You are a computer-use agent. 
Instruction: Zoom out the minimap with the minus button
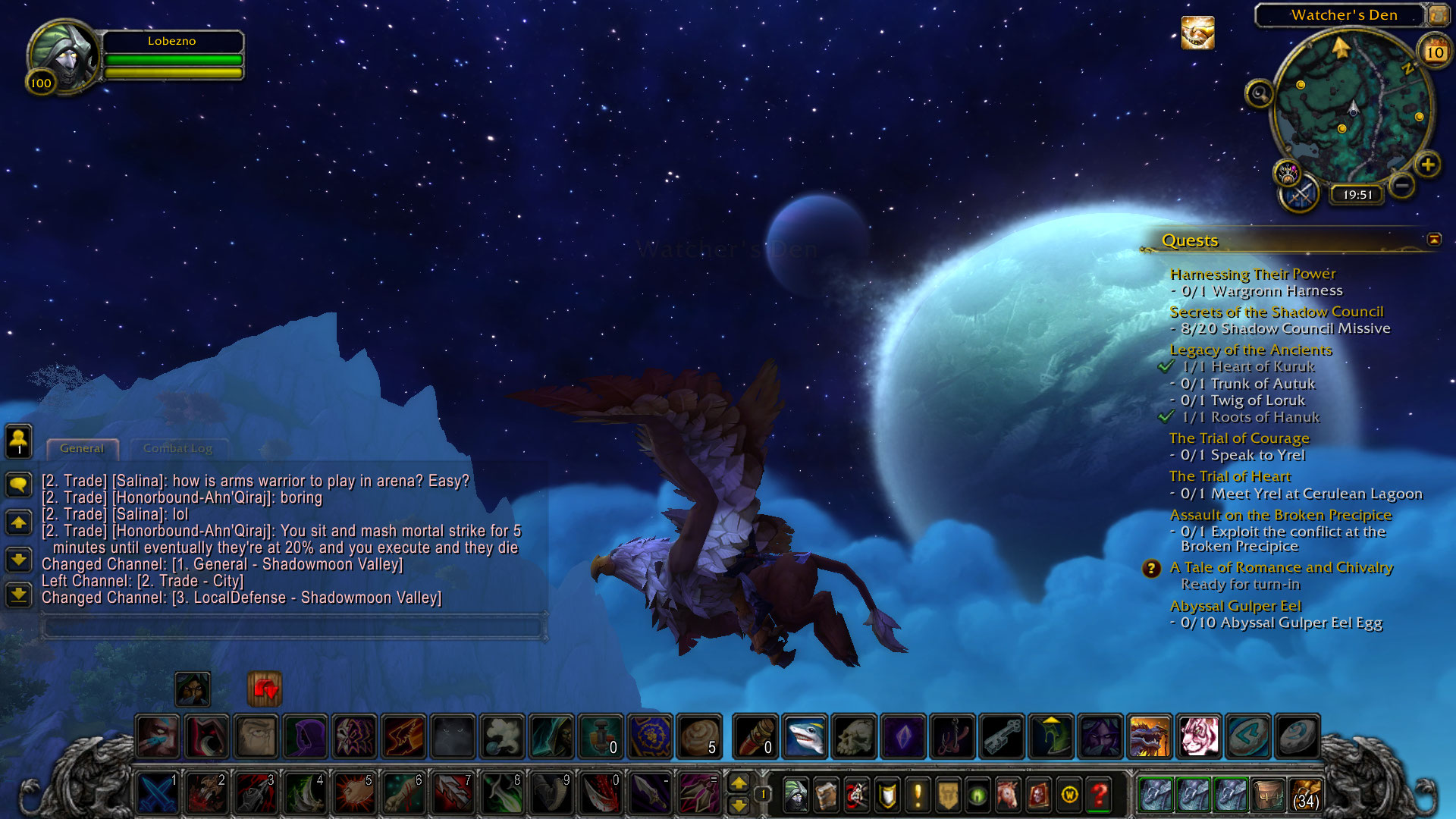tap(1402, 185)
